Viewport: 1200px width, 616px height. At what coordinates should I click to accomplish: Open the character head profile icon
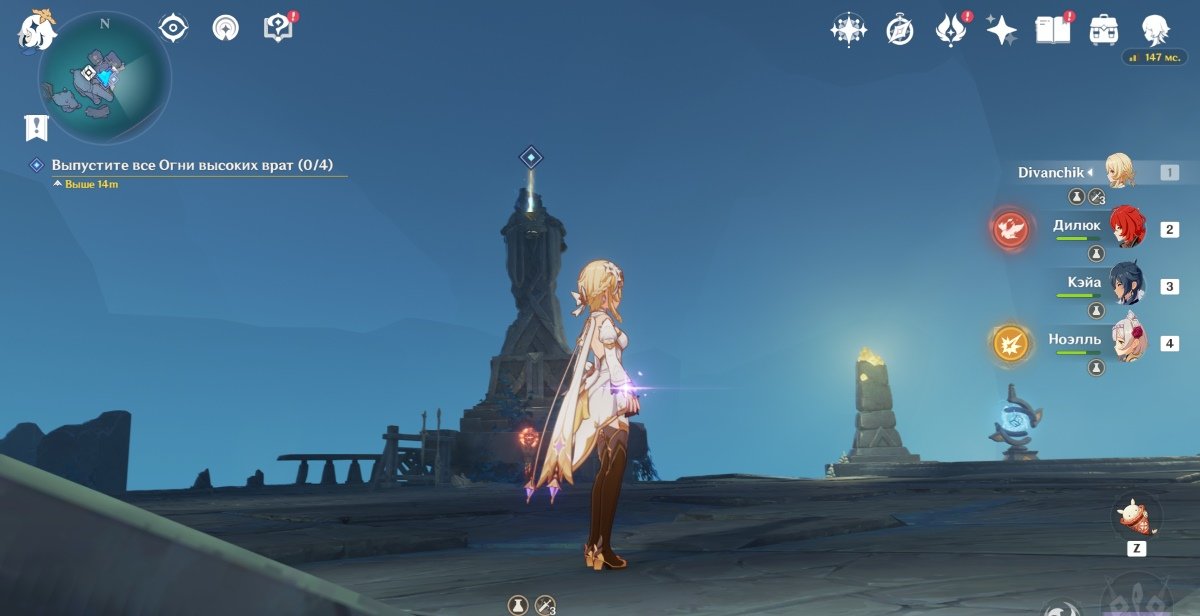(1156, 30)
